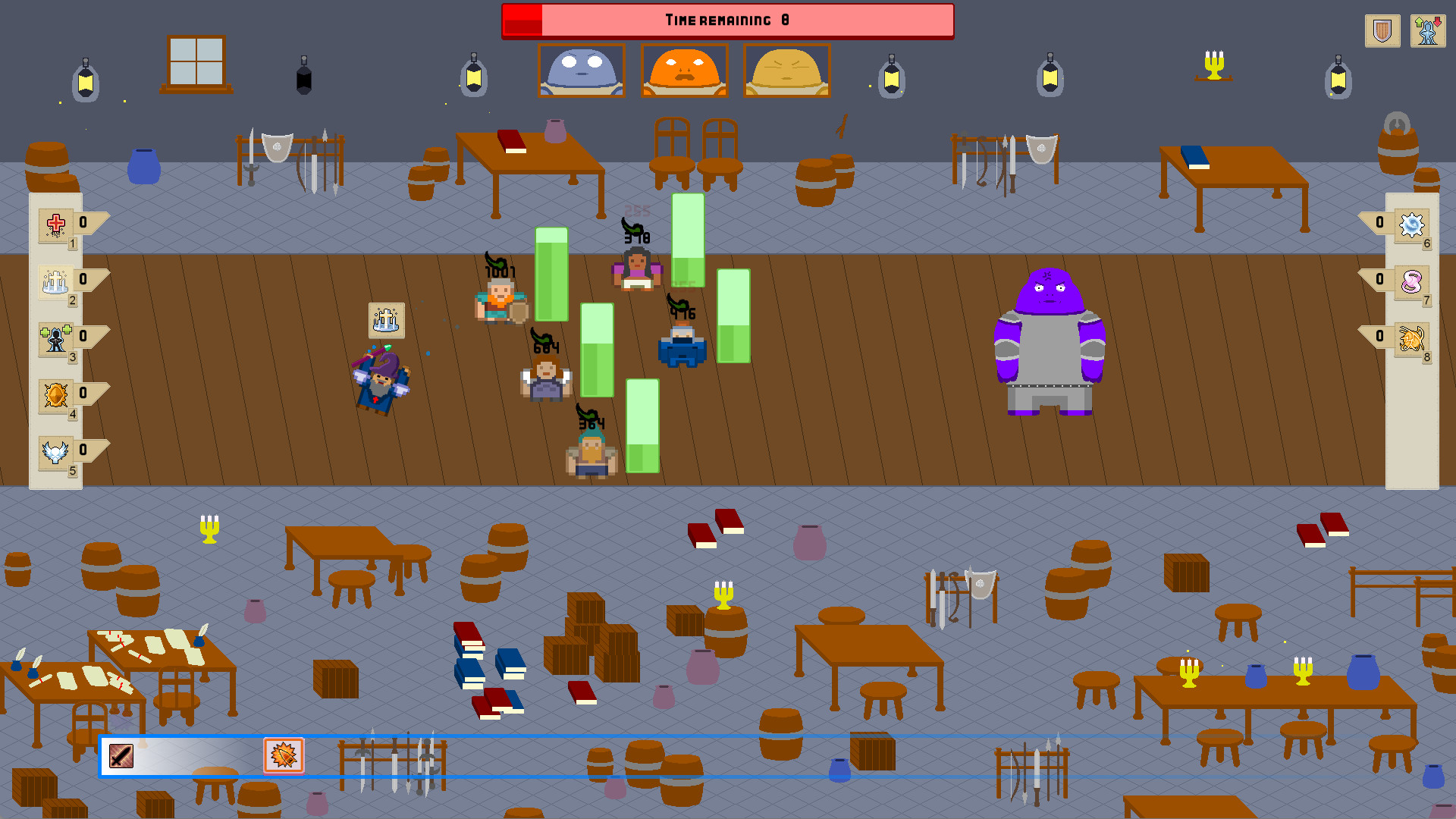1456x819 pixels.
Task: Toggle the shield indicator in the top-right corner
Action: [x=1382, y=30]
